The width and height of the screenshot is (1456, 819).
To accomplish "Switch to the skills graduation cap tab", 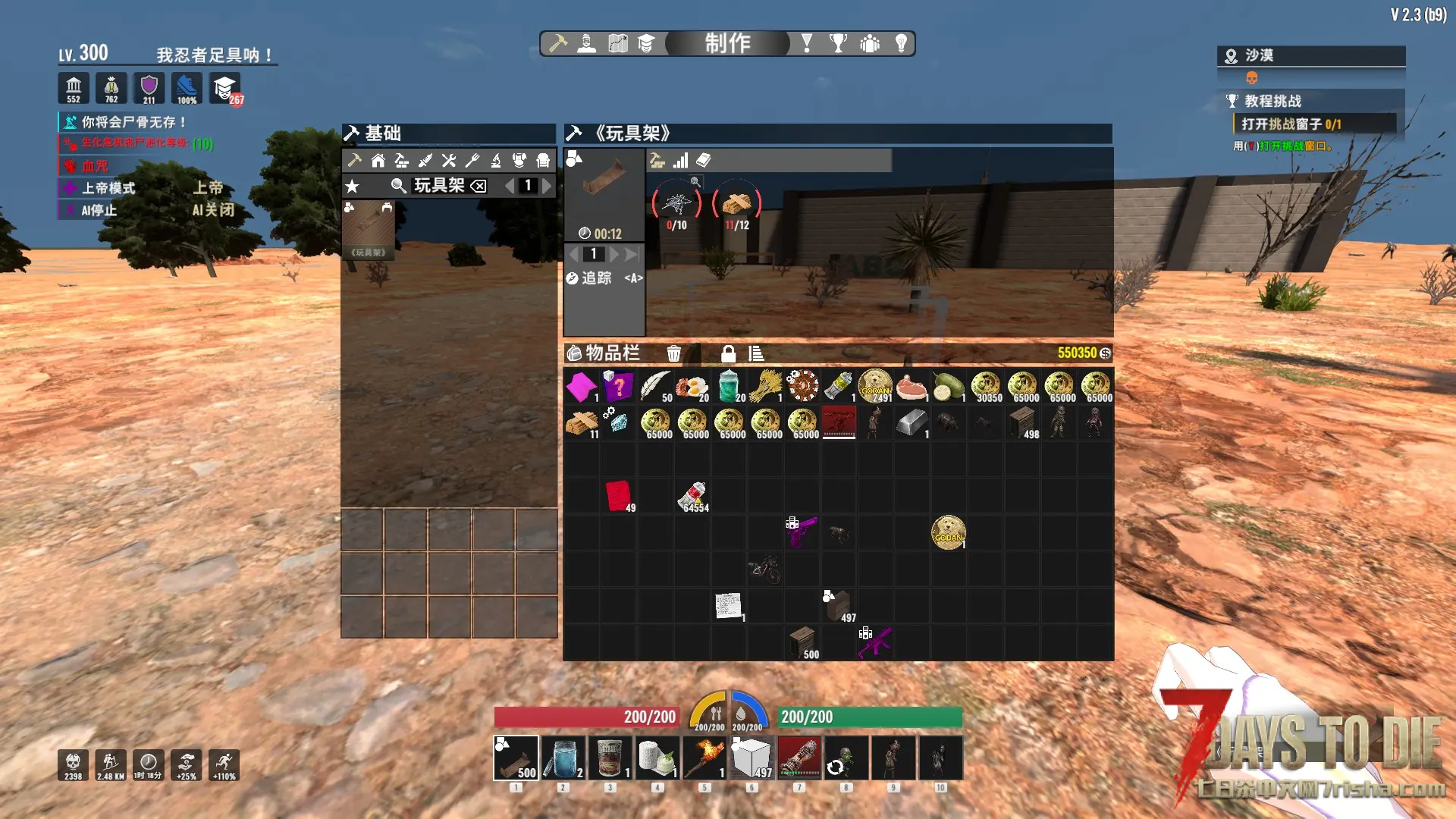I will [x=646, y=43].
